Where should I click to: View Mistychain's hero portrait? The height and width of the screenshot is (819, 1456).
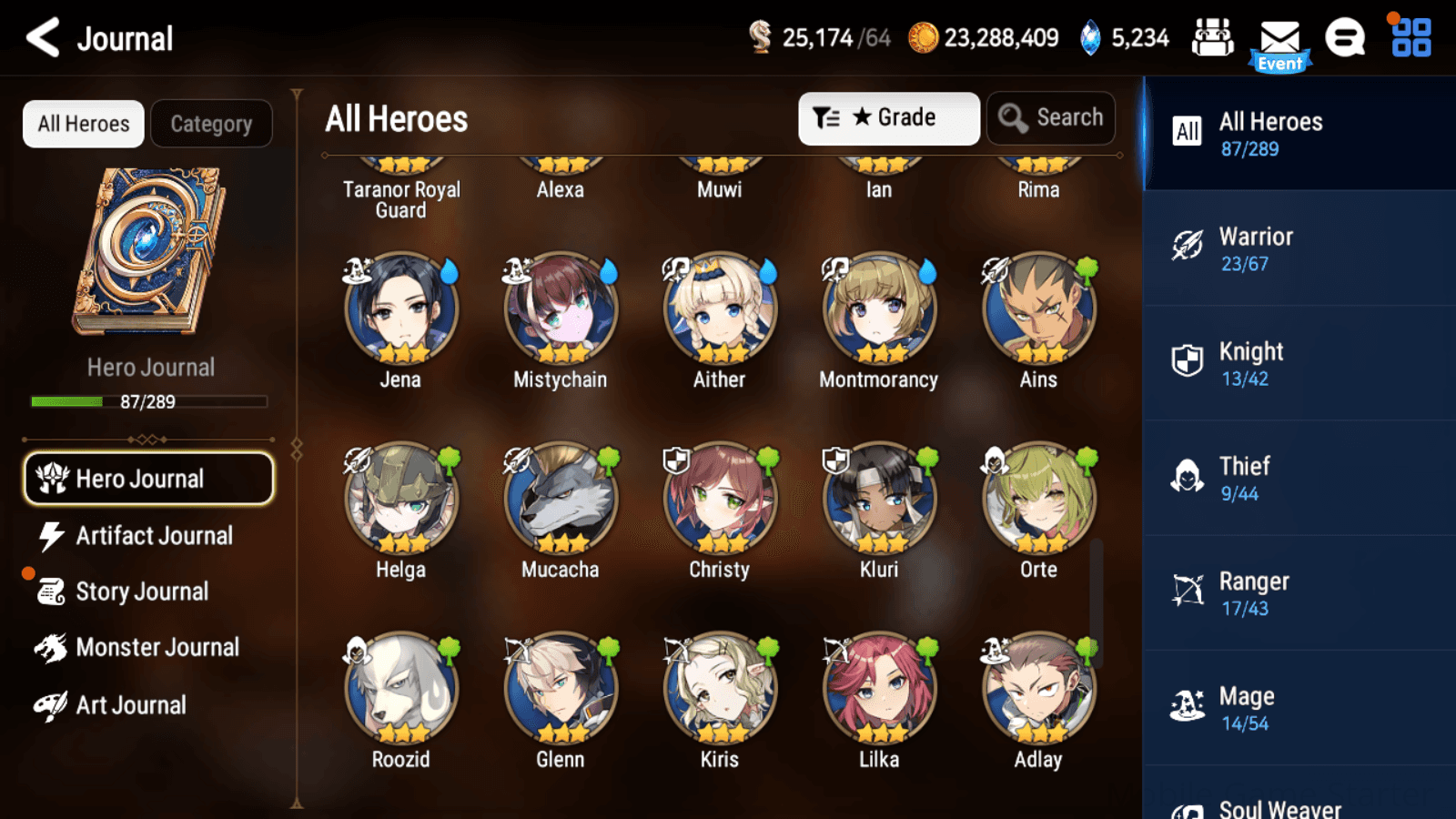click(560, 309)
